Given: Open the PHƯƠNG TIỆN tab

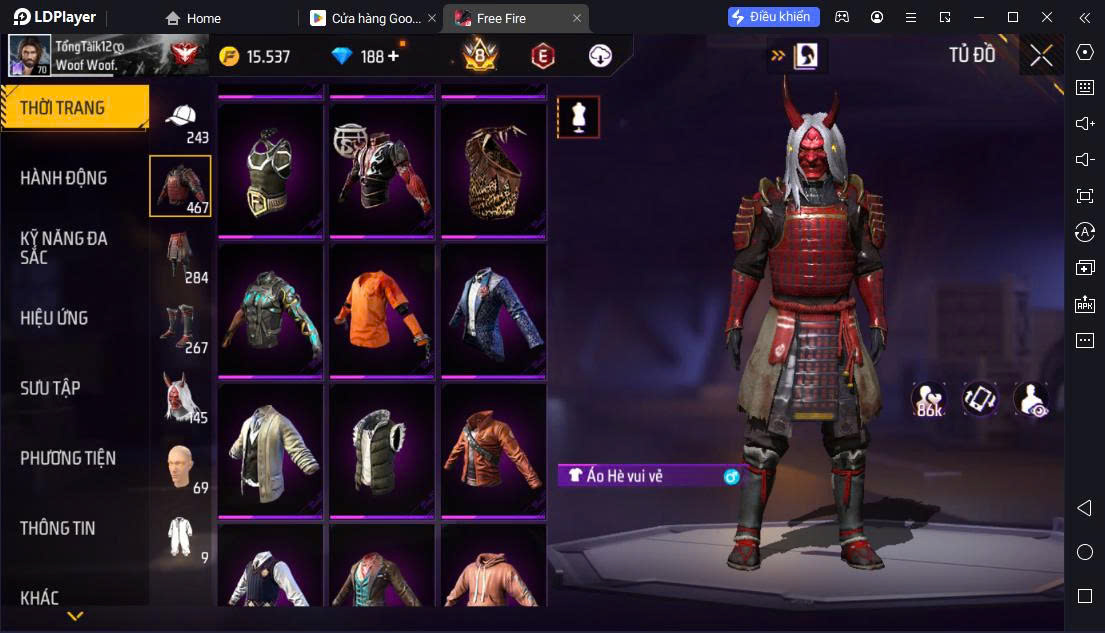Looking at the screenshot, I should (x=68, y=458).
